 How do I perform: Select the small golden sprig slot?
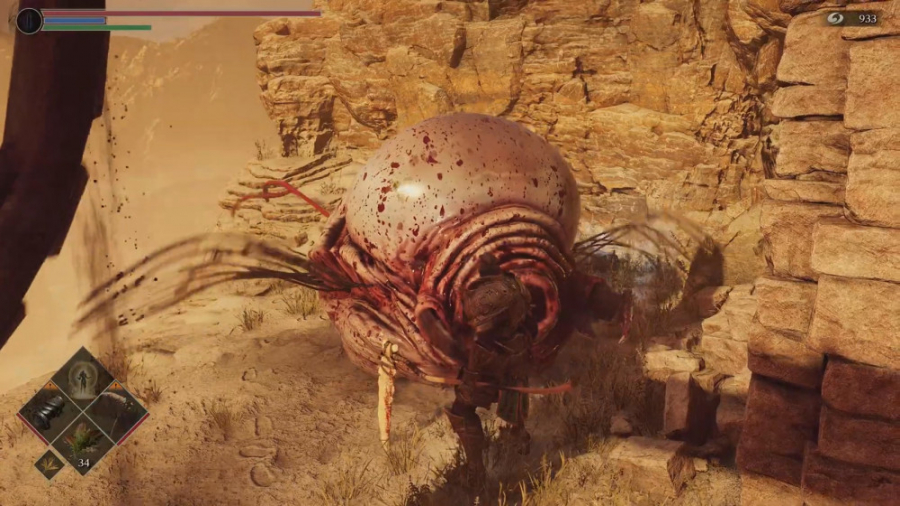pos(49,462)
